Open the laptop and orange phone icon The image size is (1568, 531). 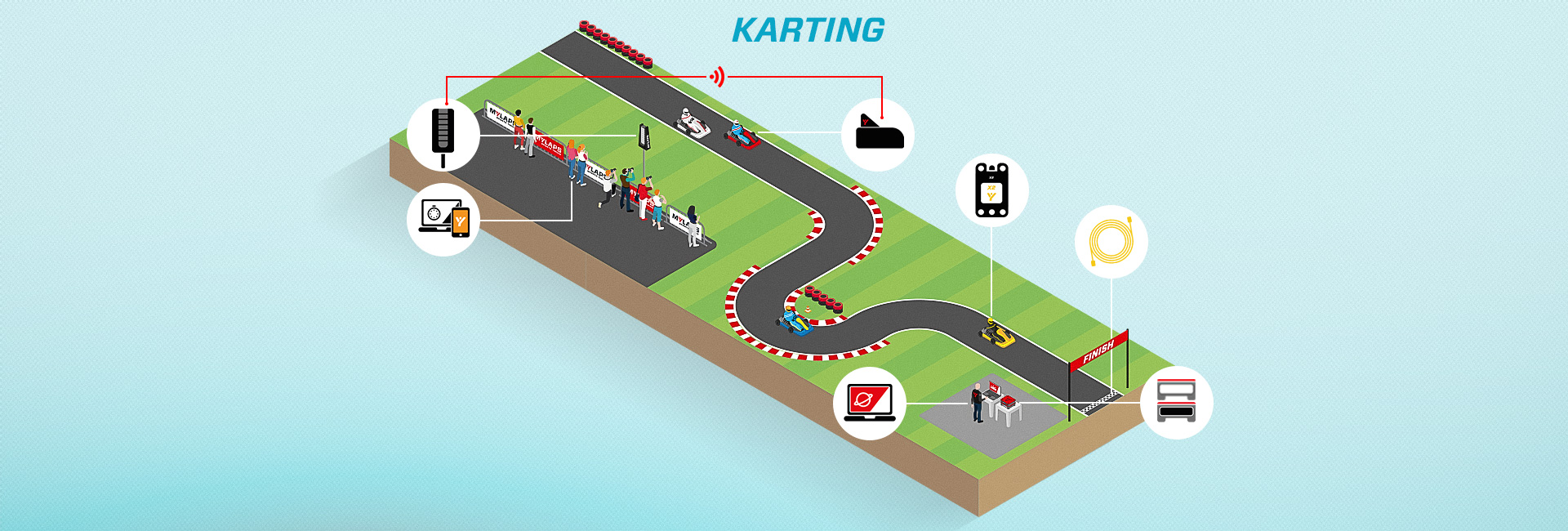tap(443, 220)
